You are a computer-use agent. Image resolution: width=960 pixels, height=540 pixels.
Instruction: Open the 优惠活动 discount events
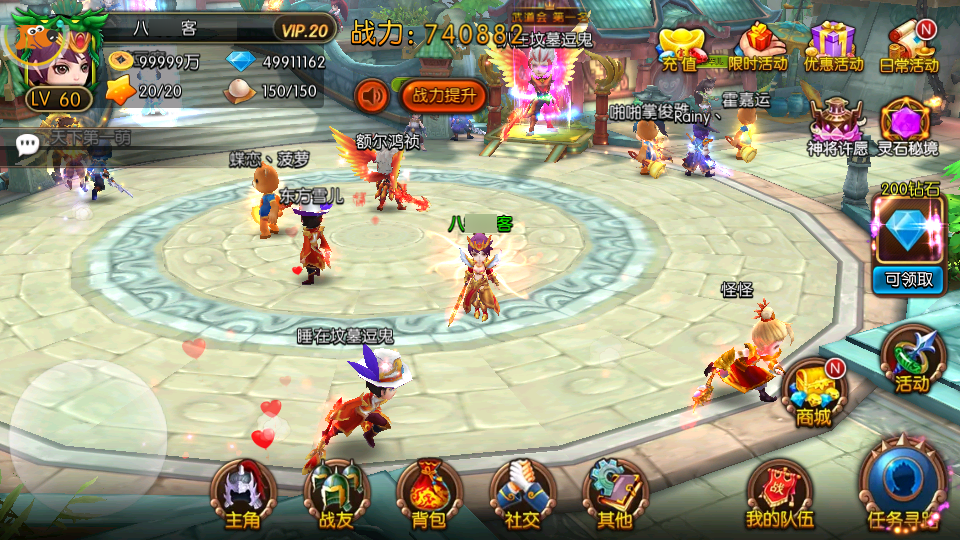click(x=833, y=48)
